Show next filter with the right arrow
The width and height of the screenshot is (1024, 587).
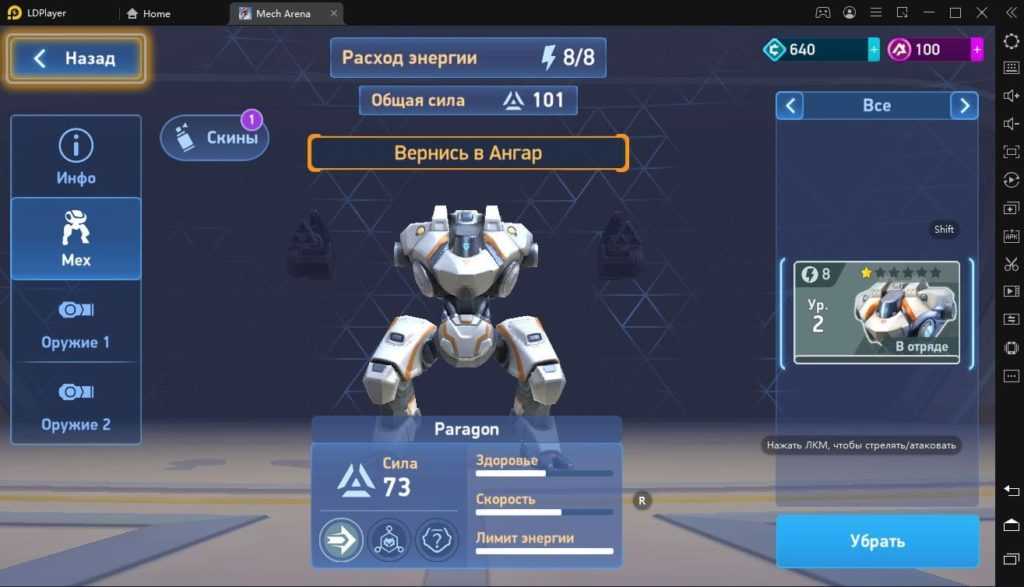pos(964,105)
